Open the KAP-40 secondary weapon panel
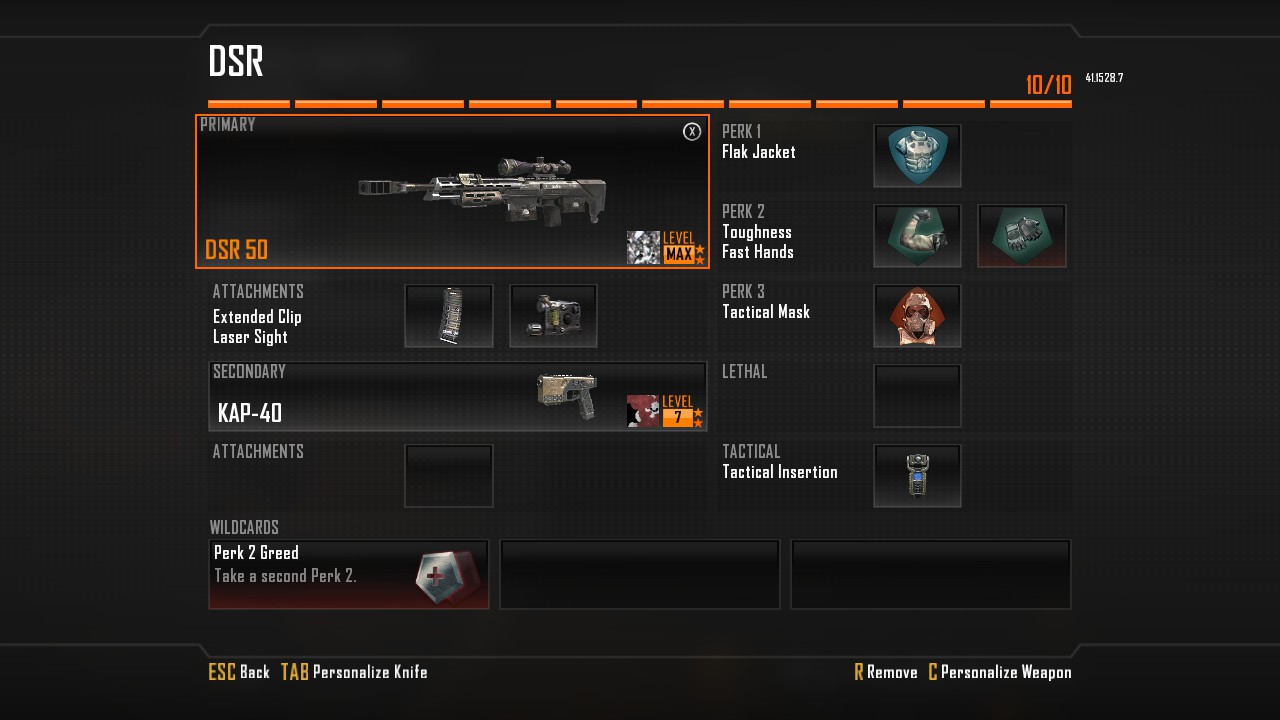This screenshot has height=720, width=1280. pos(457,397)
